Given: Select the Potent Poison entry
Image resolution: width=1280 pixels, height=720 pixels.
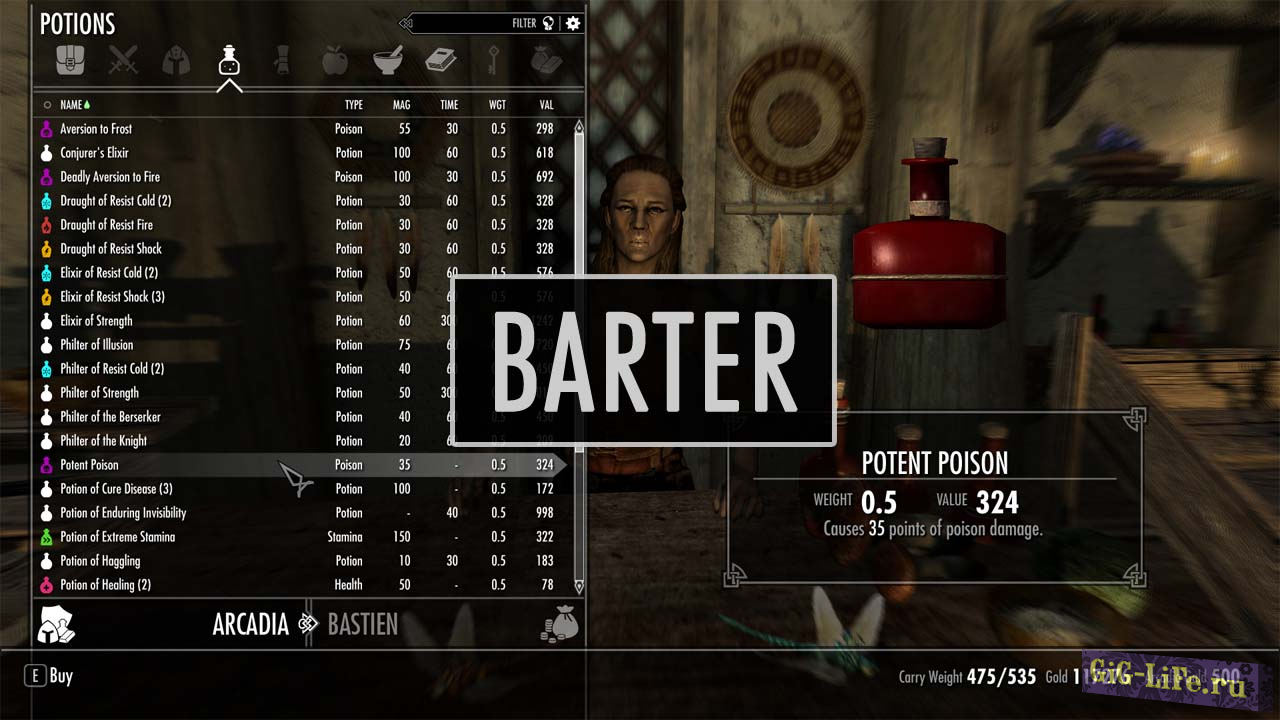Looking at the screenshot, I should click(89, 465).
